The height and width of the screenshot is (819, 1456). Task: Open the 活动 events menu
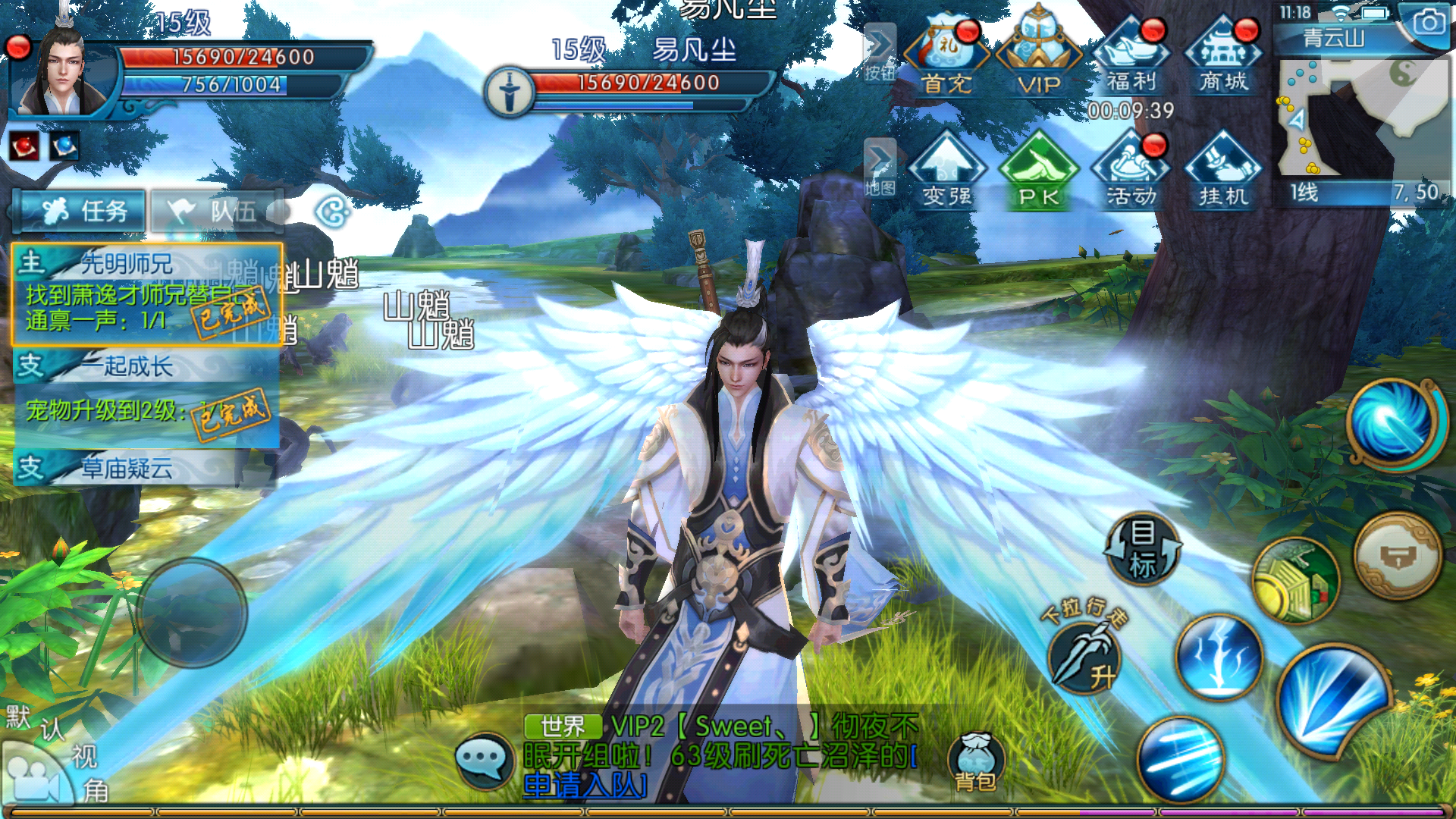[1131, 171]
